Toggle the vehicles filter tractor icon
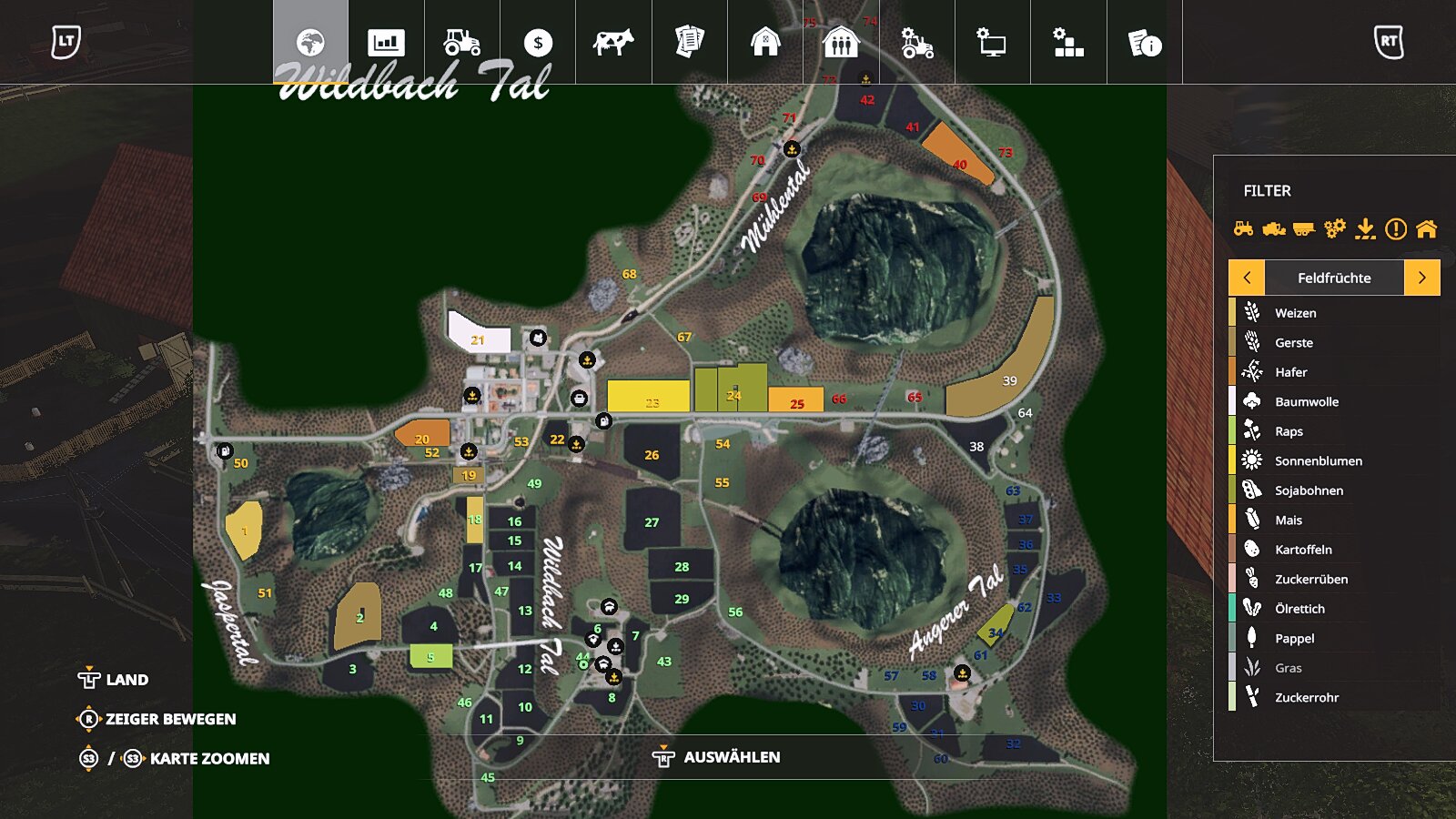The width and height of the screenshot is (1456, 819). tap(1243, 229)
